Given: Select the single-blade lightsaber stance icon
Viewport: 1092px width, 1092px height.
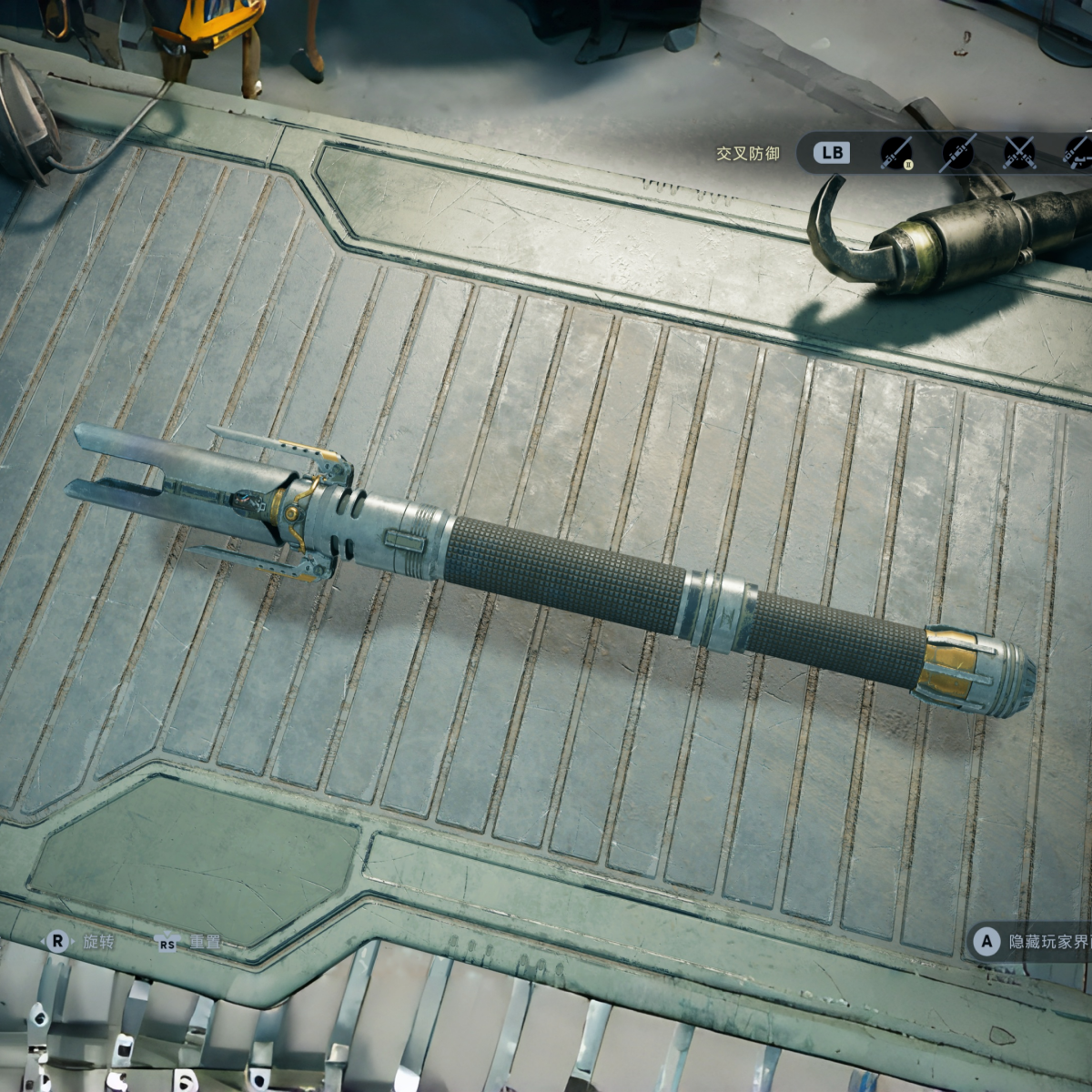Looking at the screenshot, I should click(896, 153).
